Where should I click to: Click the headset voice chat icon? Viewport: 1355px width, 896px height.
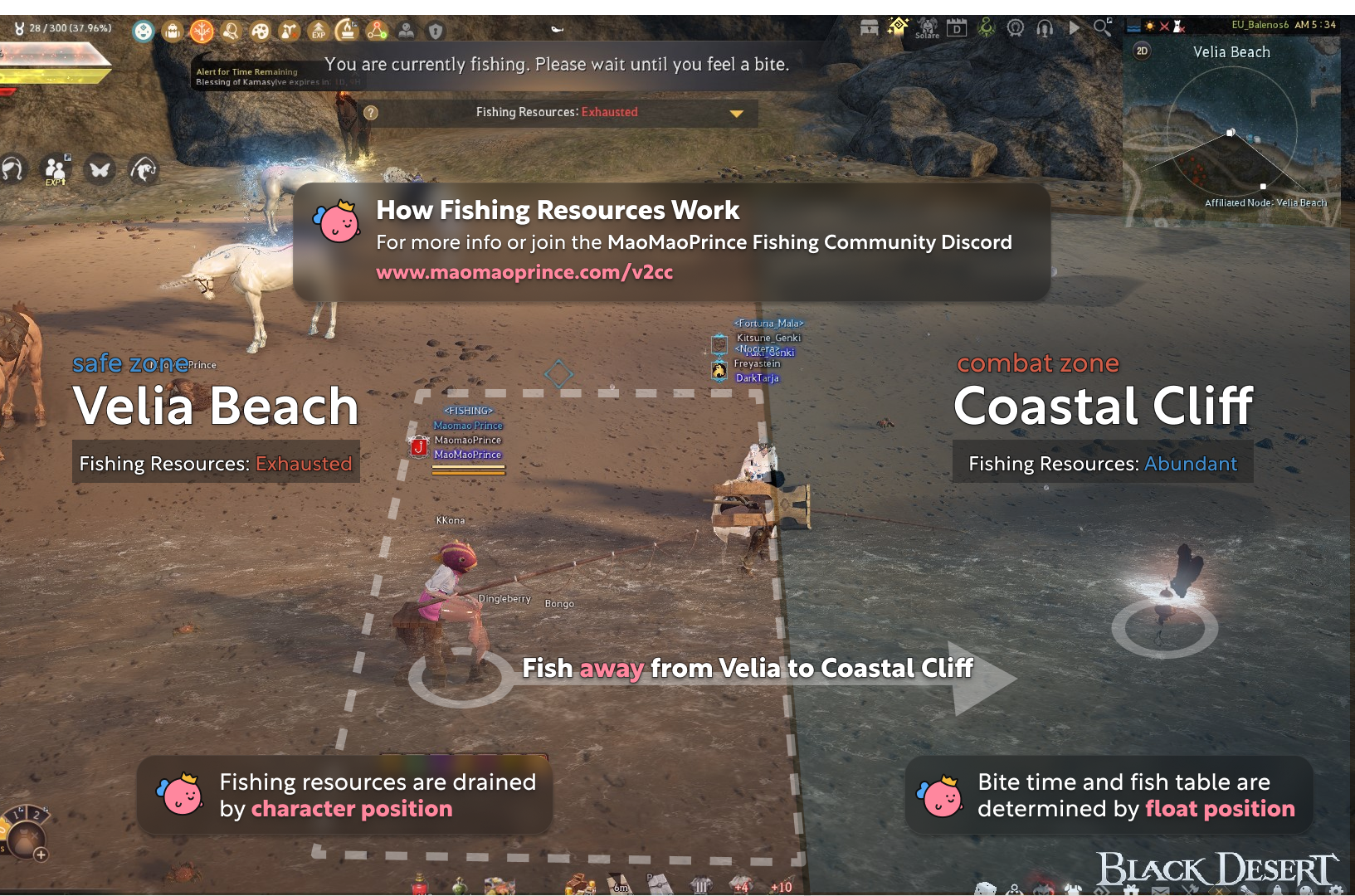click(x=1045, y=28)
